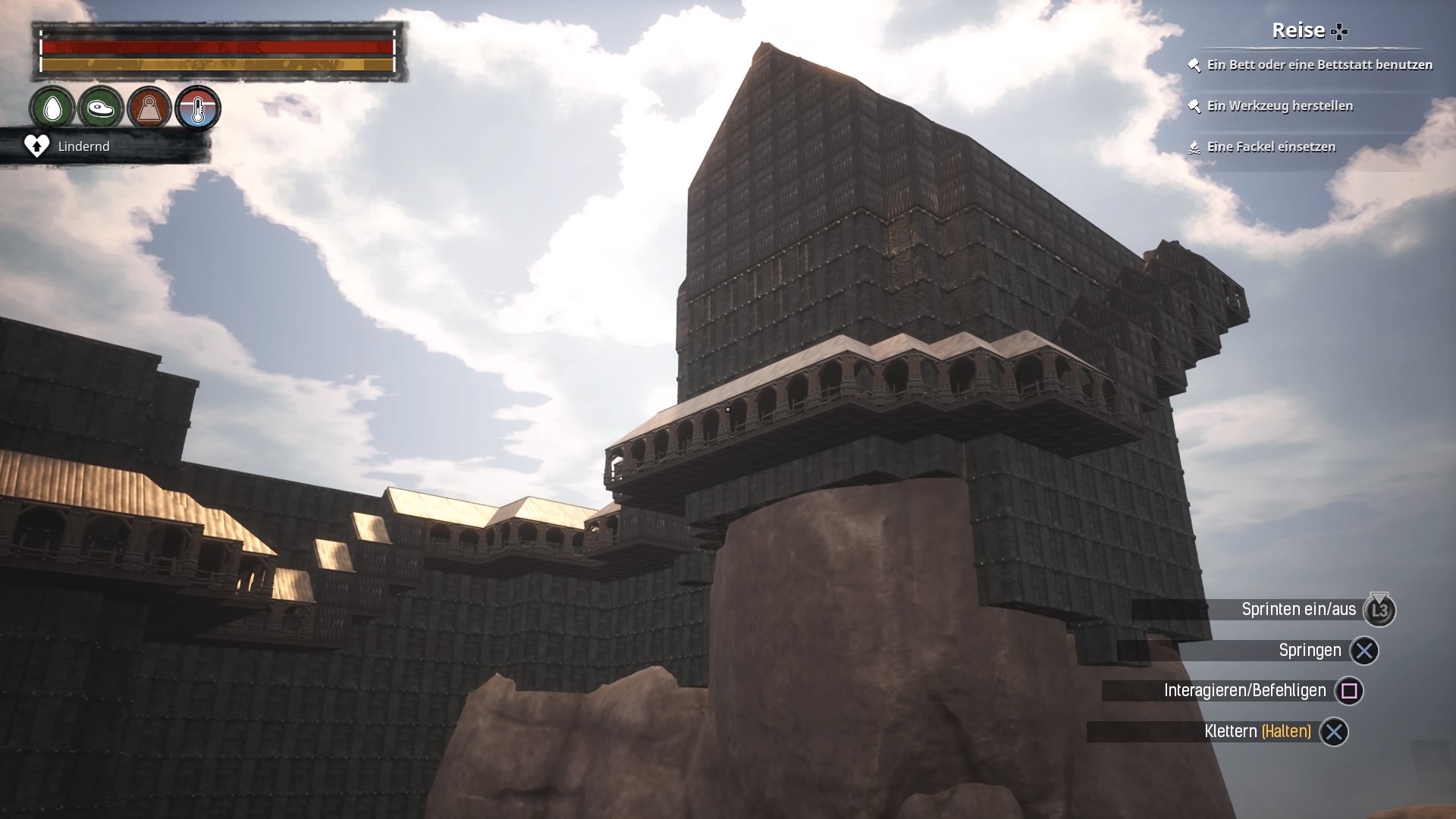The image size is (1456, 819).
Task: Click the 'Eine Fackel einsetzen' objective
Action: coord(1270,147)
